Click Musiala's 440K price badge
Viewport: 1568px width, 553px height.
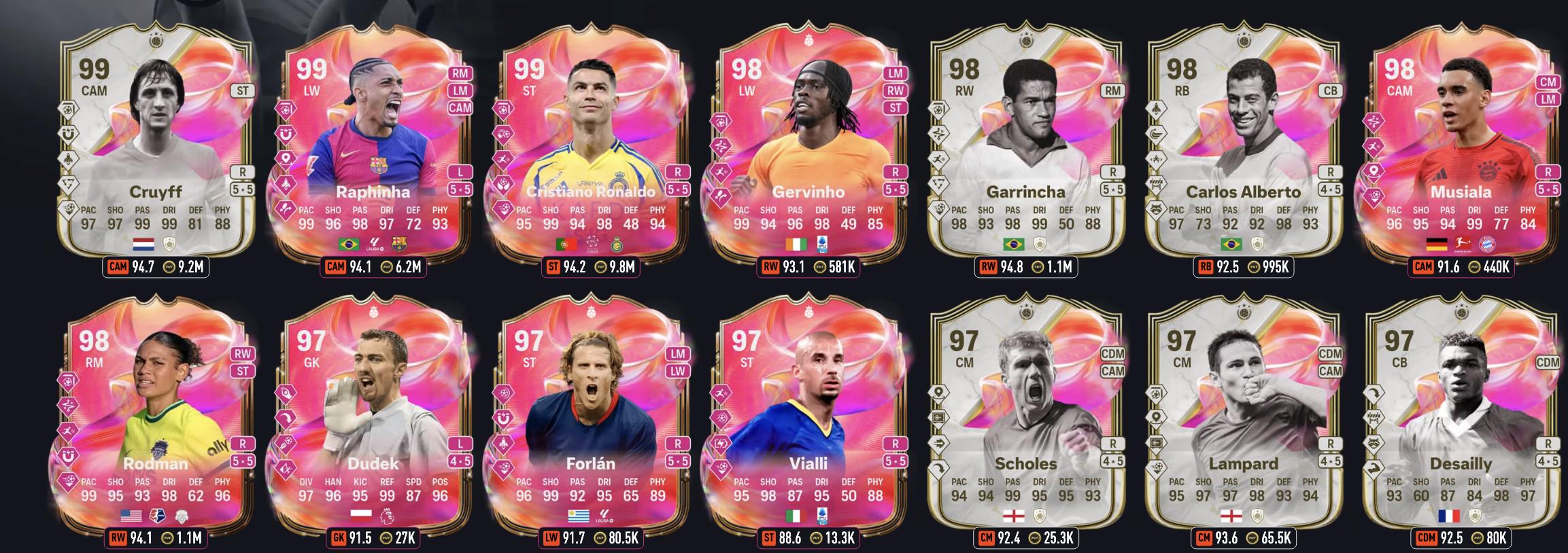pos(1488,267)
